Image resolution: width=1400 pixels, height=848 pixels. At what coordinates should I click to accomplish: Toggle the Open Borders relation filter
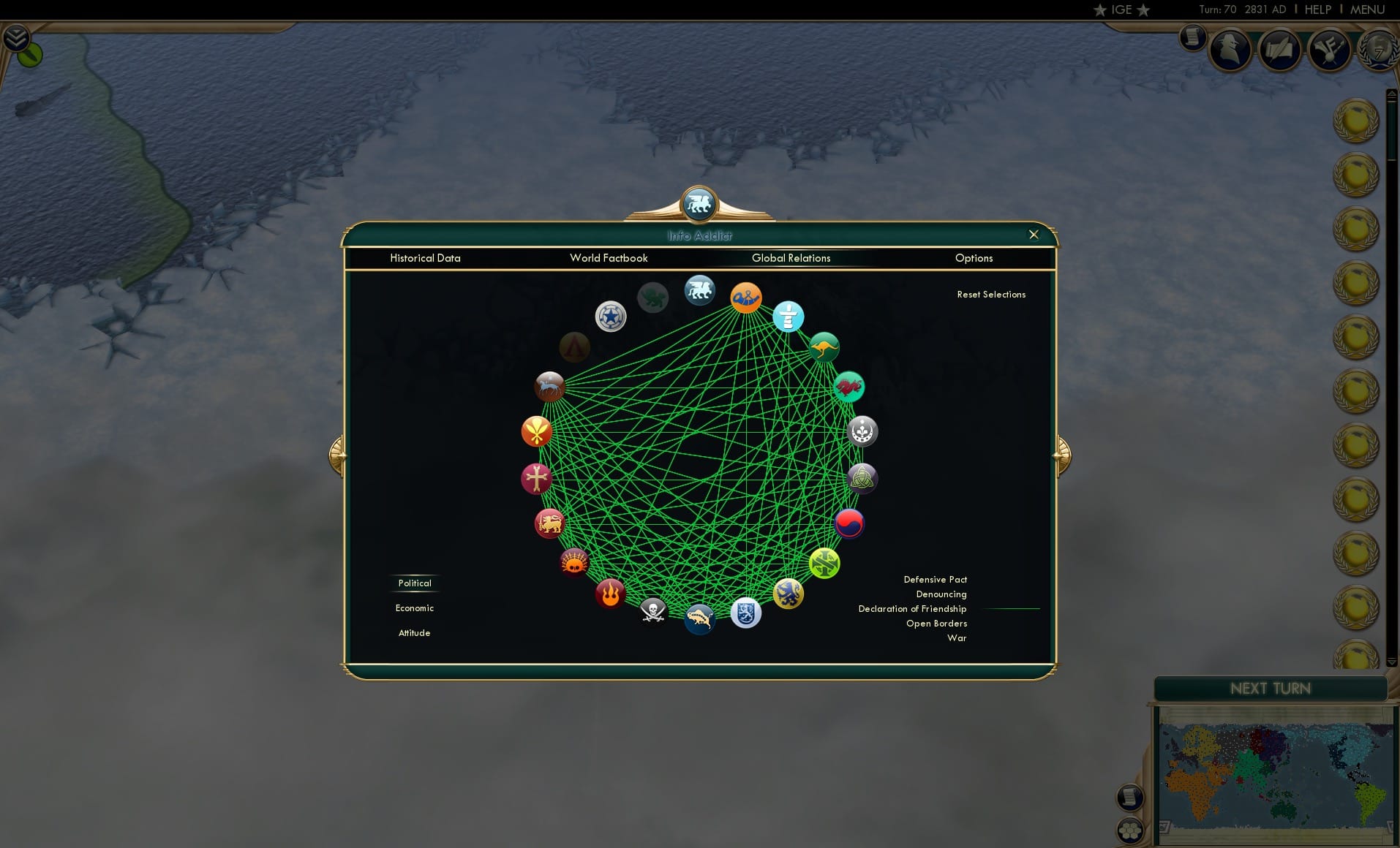pos(937,623)
